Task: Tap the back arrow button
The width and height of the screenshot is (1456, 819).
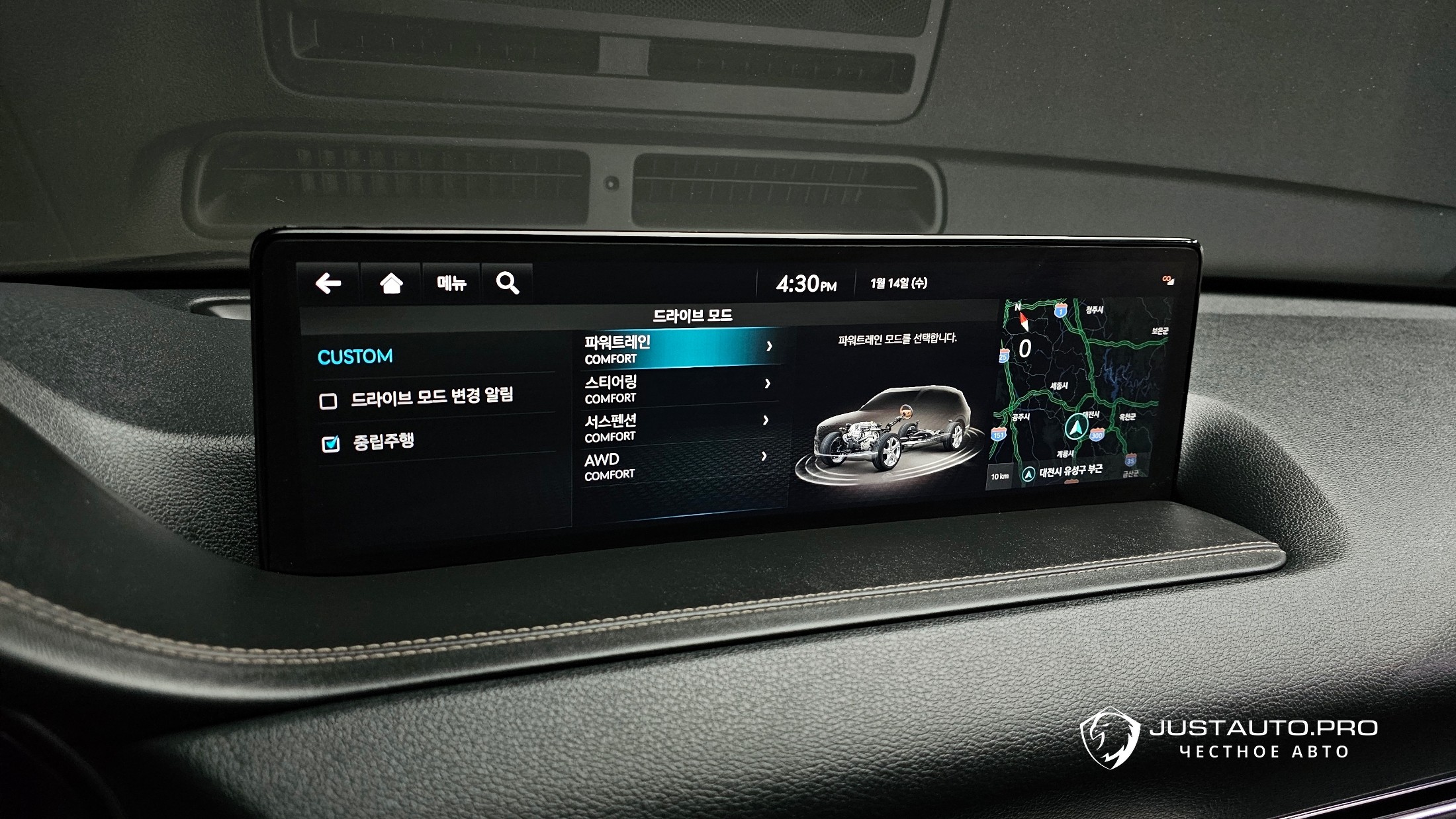Action: (x=328, y=284)
